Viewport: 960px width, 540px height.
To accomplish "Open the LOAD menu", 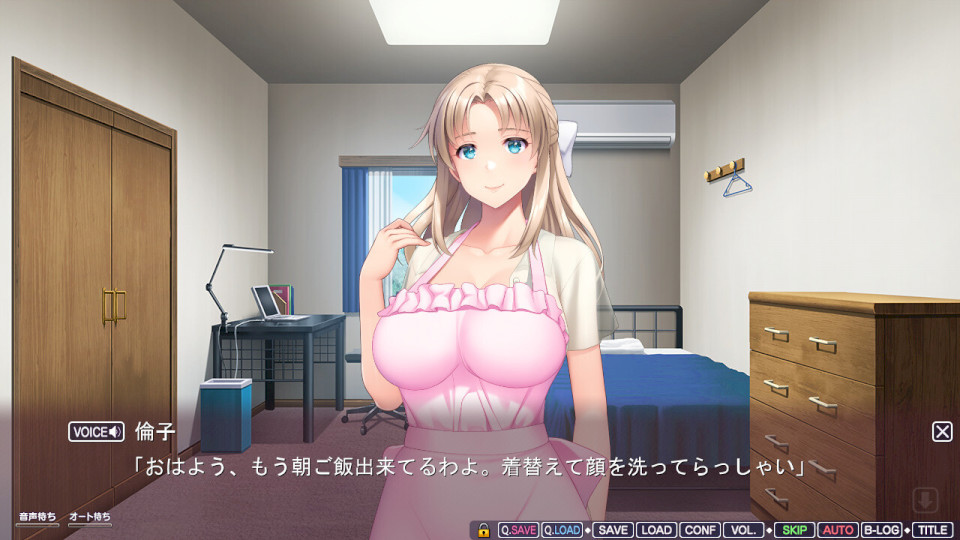I will [x=656, y=530].
